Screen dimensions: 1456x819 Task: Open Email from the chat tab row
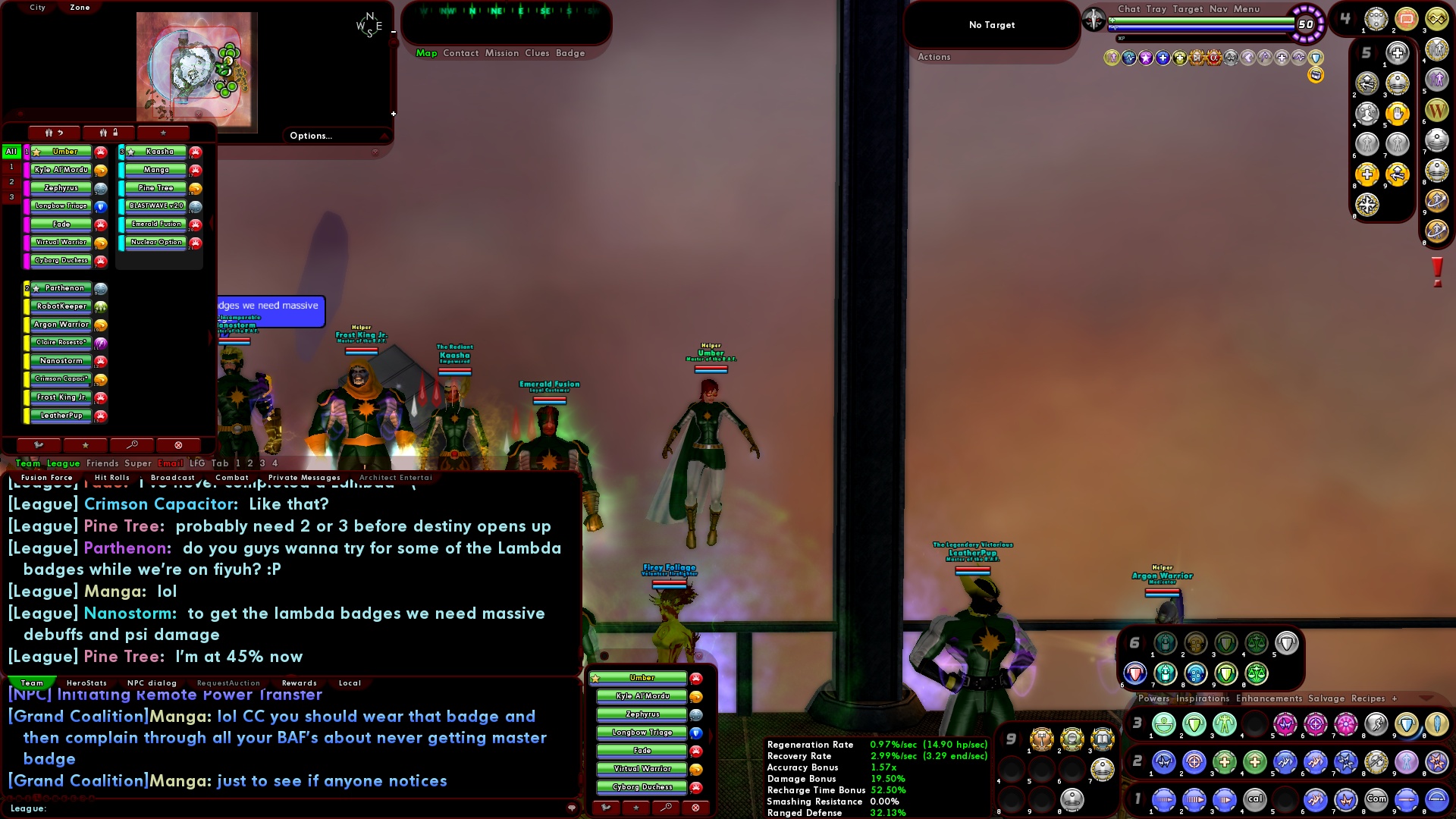pyautogui.click(x=170, y=463)
